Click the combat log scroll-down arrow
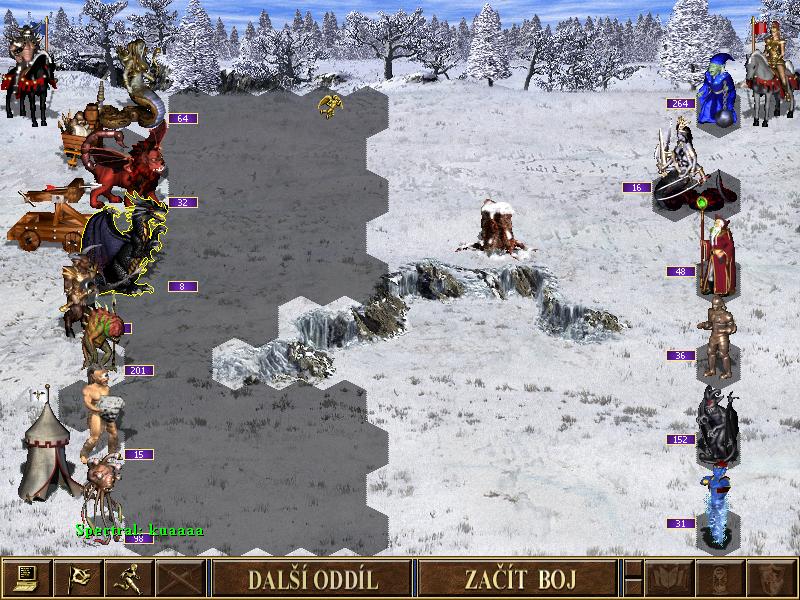 pyautogui.click(x=632, y=588)
